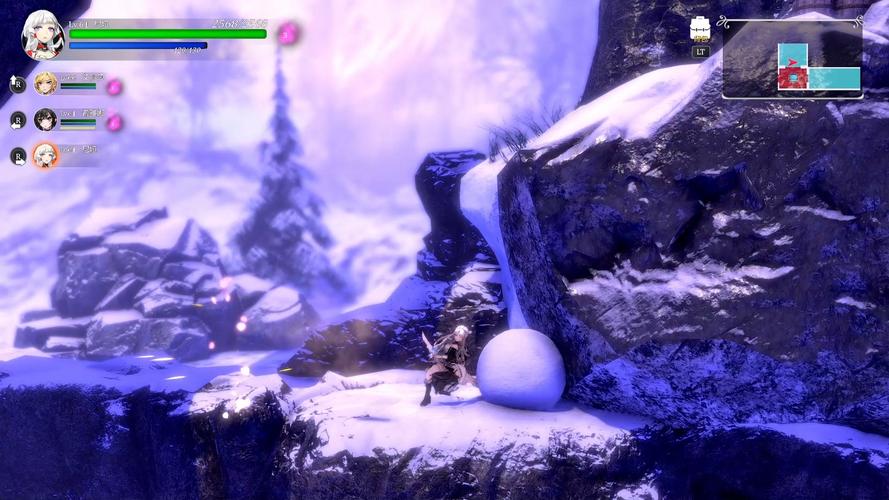Open the minimap panel
889x500 pixels.
point(792,59)
